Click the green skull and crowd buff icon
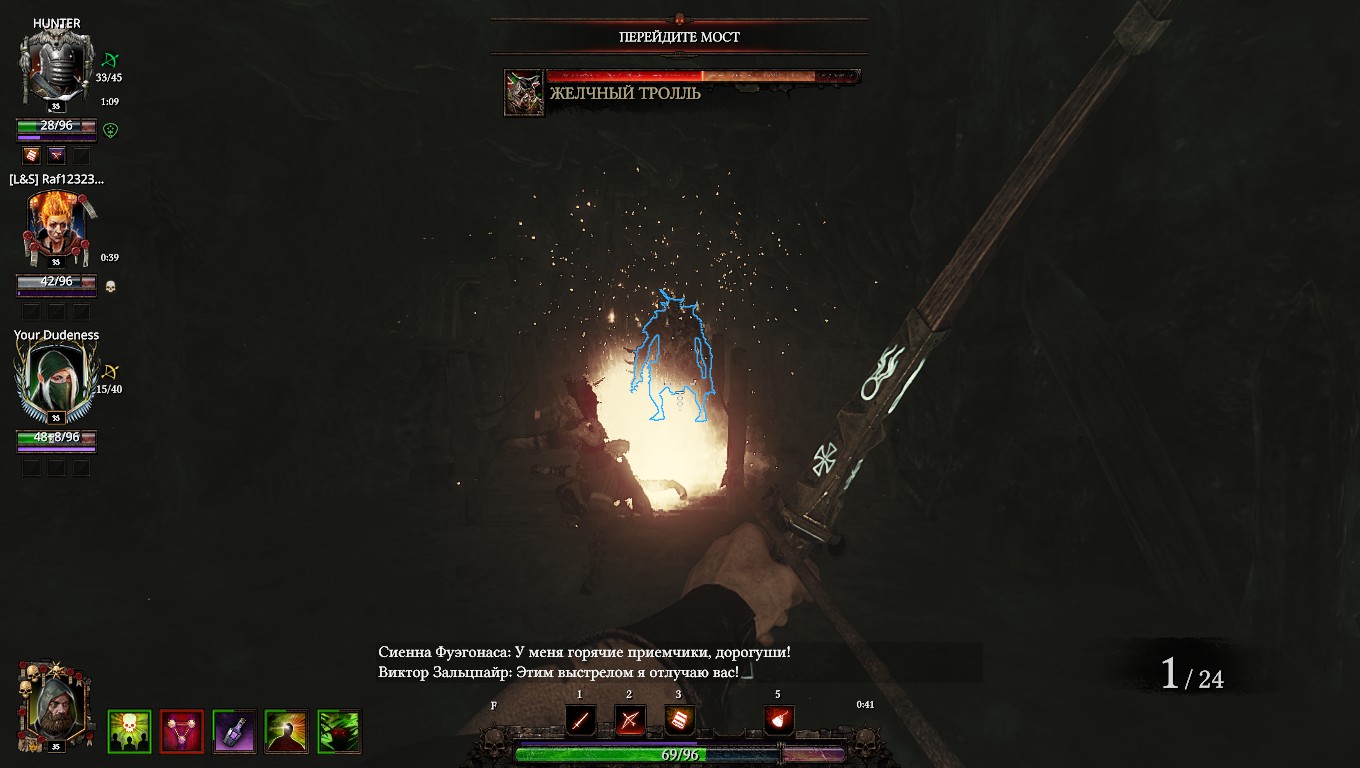 click(129, 731)
